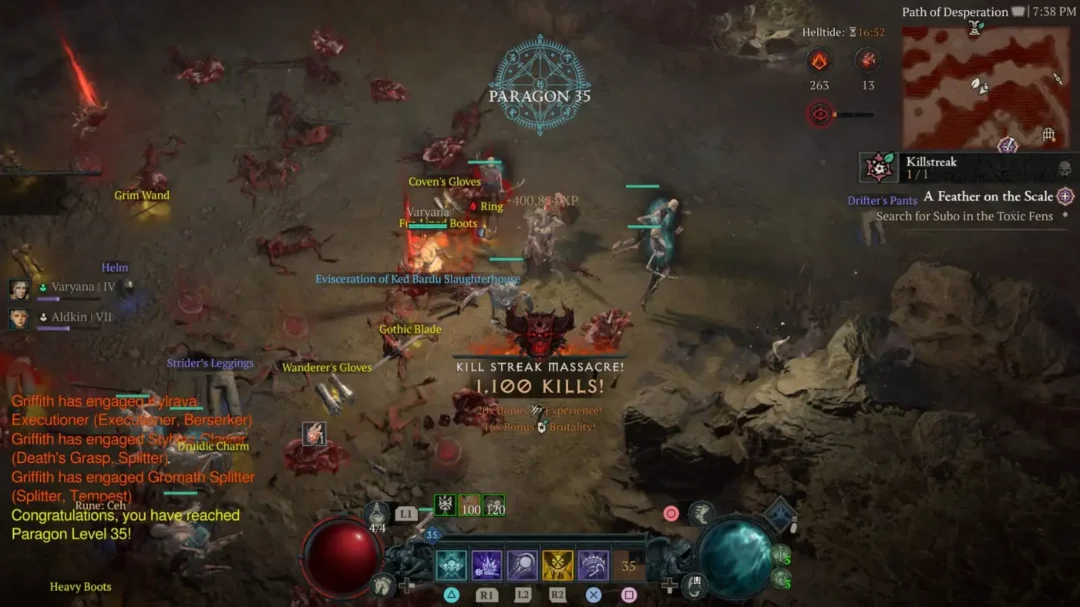Activate the teal skull skill
1080x607 pixels.
tap(451, 566)
